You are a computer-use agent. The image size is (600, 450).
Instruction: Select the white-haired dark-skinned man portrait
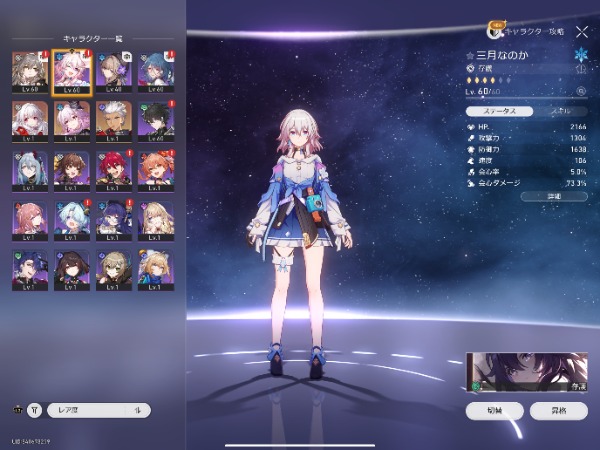(115, 119)
